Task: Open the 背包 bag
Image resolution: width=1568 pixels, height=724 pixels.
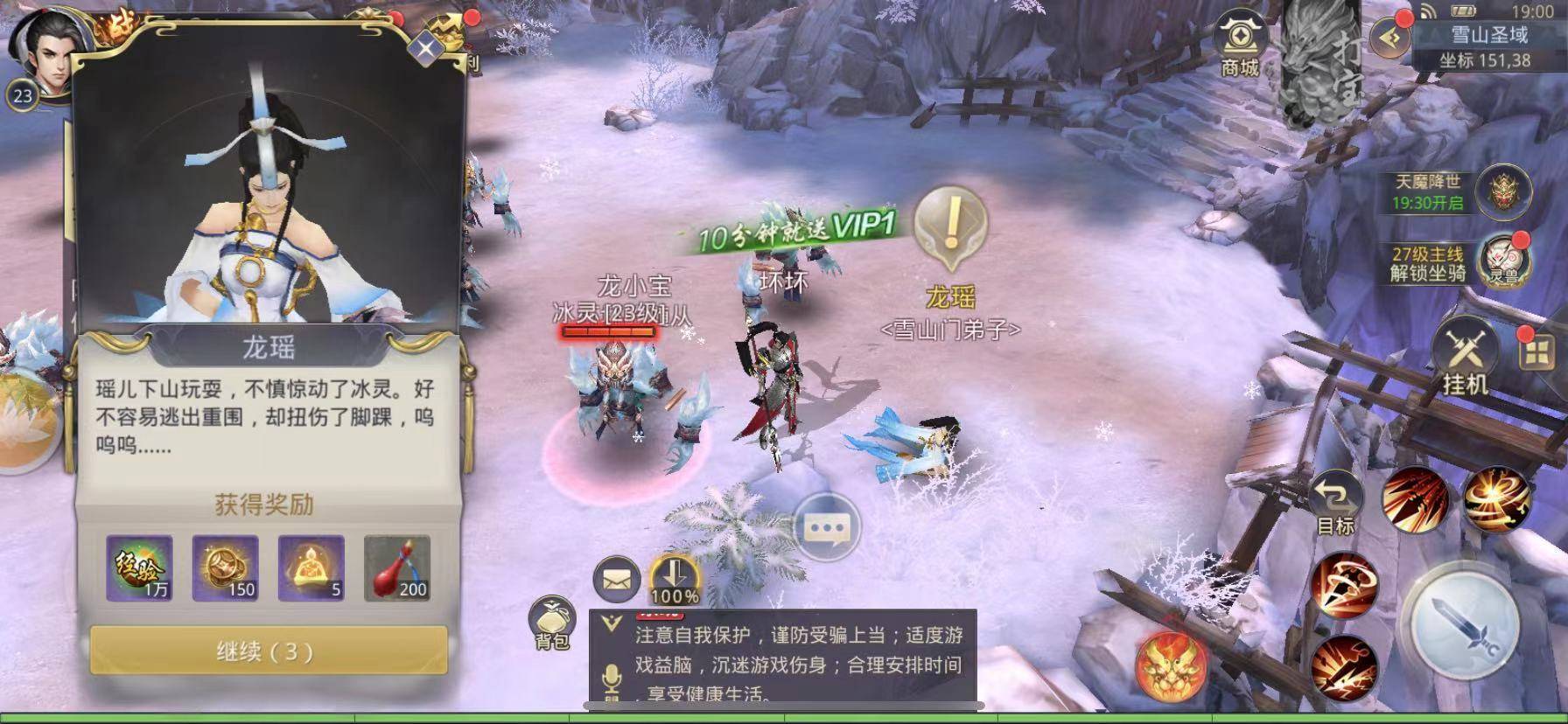Action: 552,623
